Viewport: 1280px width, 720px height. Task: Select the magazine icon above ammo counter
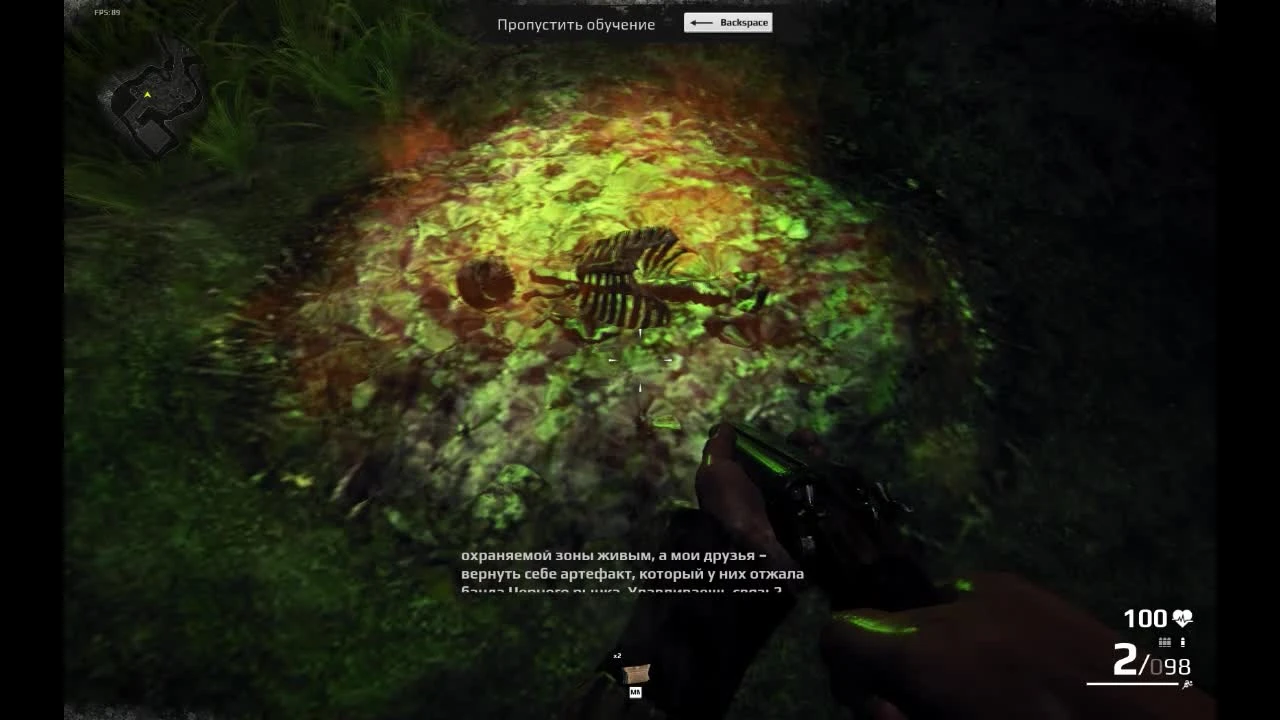click(1165, 641)
